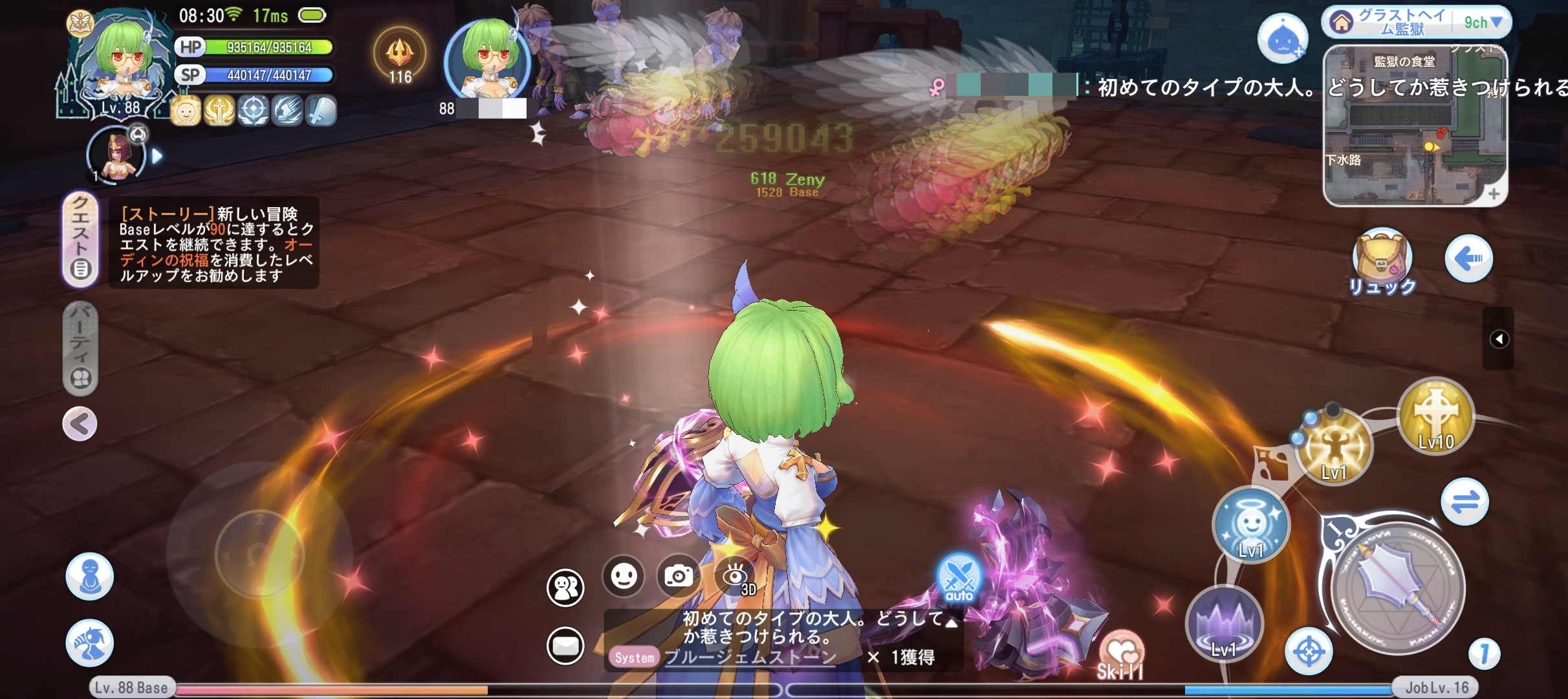The image size is (1568, 699).
Task: Open the chat message bubble button
Action: coord(565,645)
